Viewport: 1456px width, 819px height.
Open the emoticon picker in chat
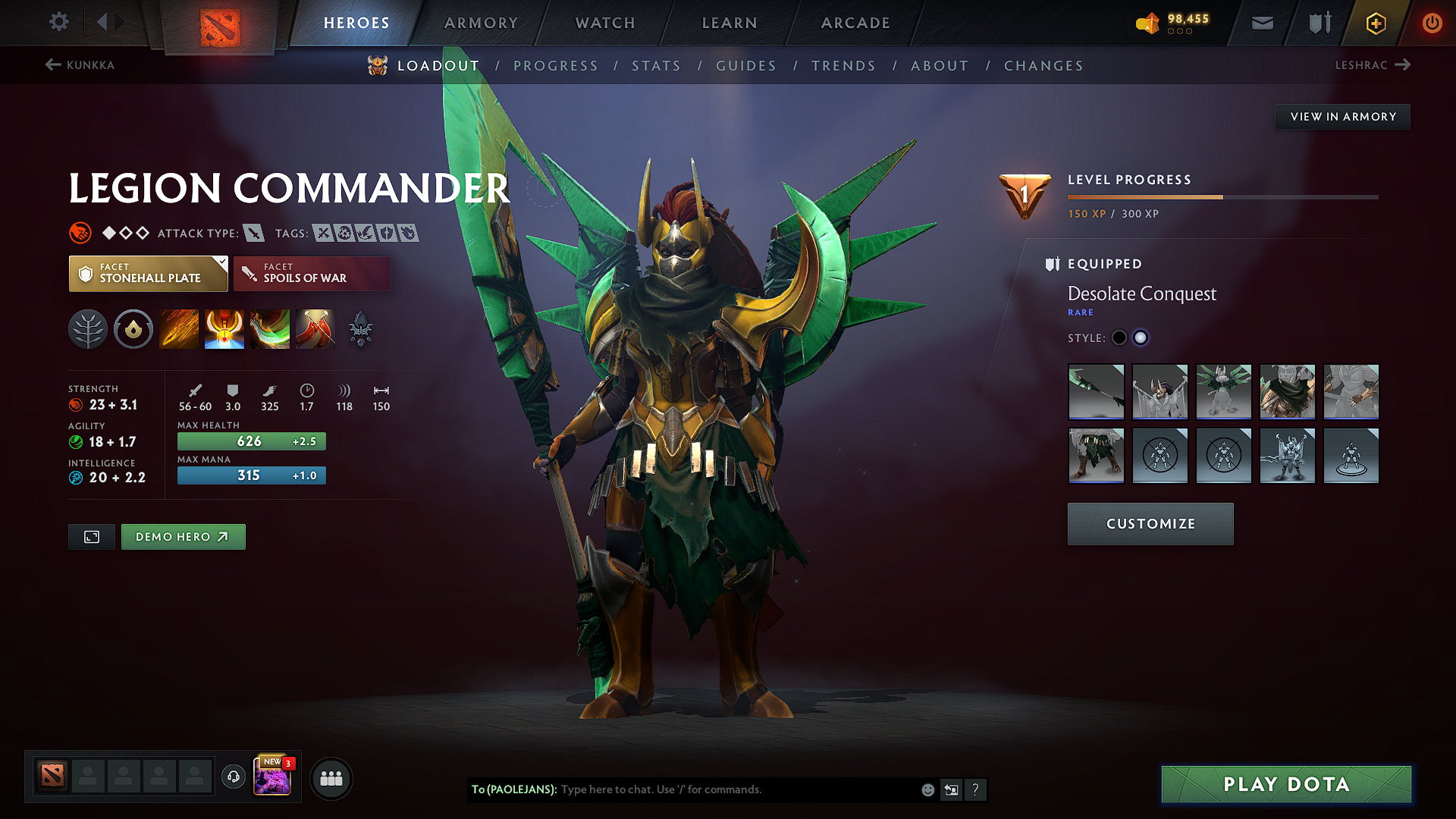point(927,789)
